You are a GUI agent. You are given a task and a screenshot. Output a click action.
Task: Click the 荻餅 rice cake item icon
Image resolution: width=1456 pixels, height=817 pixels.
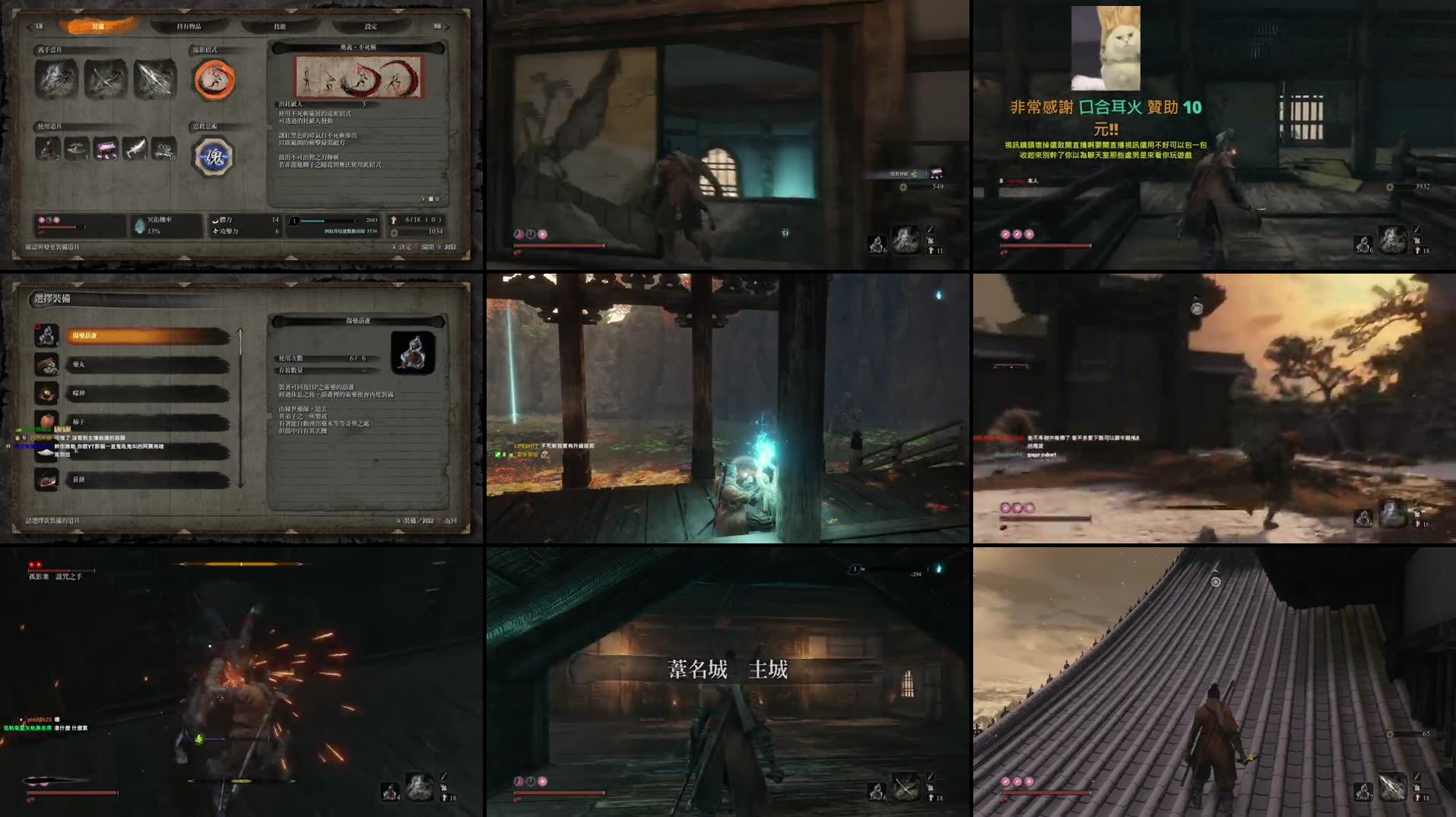pos(47,481)
